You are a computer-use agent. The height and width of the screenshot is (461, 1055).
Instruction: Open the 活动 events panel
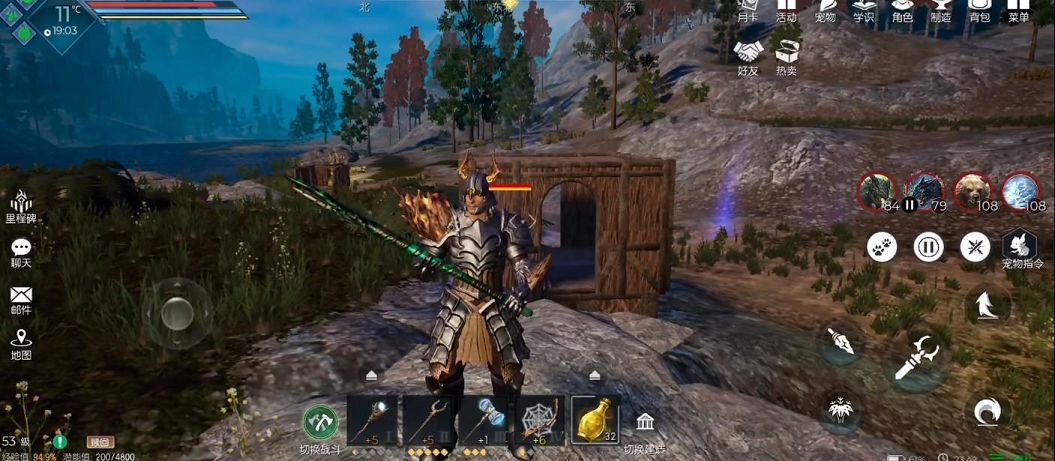[x=786, y=10]
